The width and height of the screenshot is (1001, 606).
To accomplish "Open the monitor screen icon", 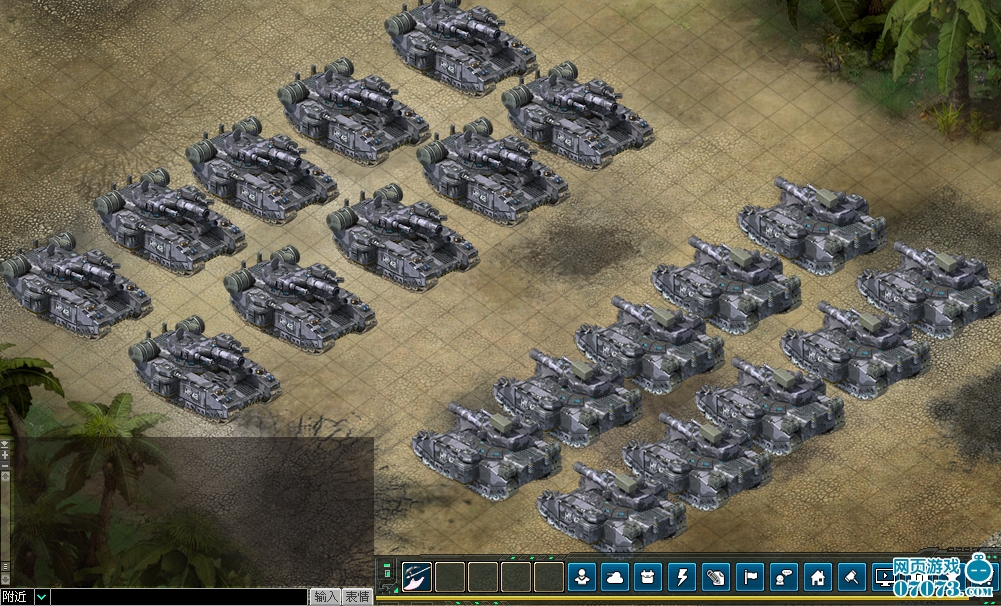I will point(886,577).
